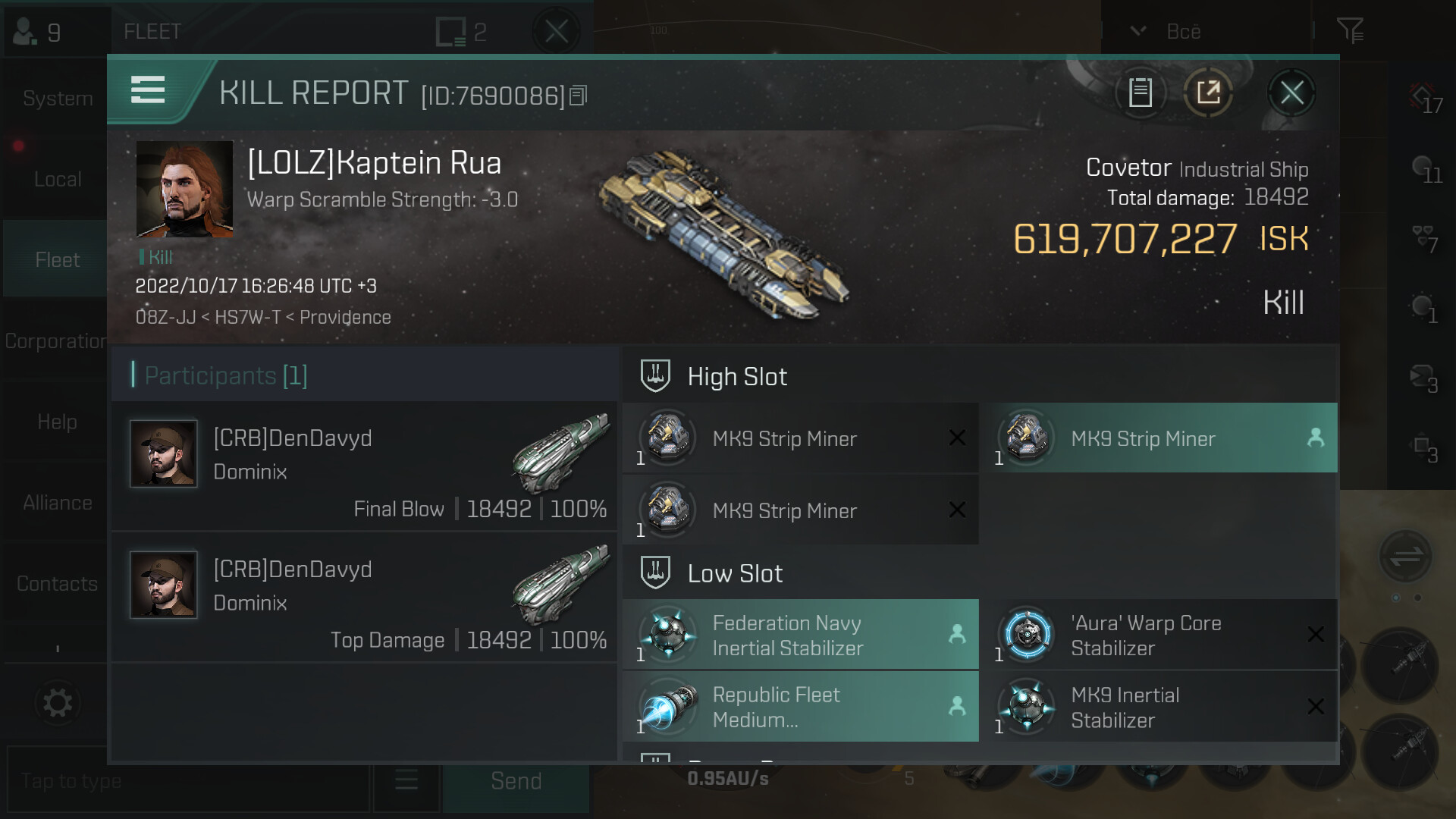Screen dimensions: 1456x819
Task: Open the Contacts chat tab
Action: click(x=57, y=583)
